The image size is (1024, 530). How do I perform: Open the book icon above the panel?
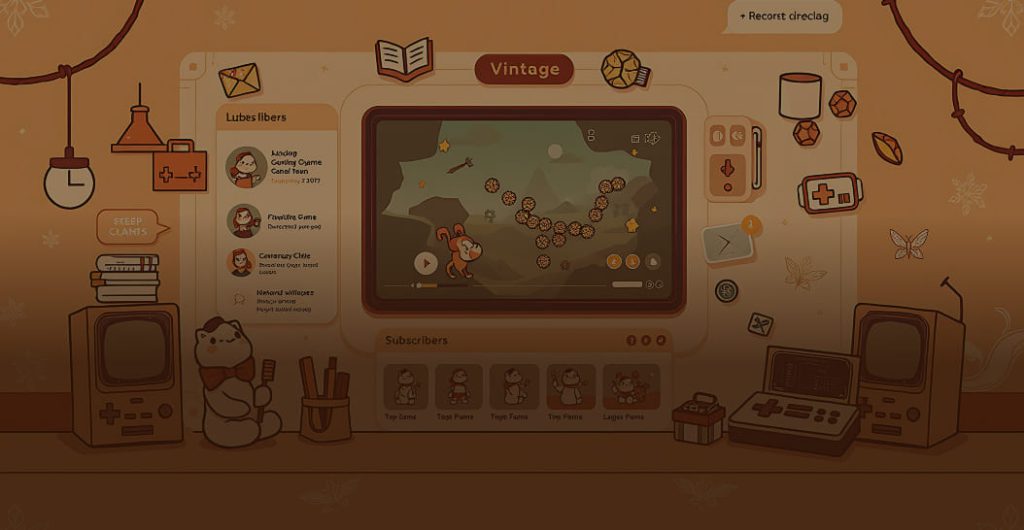coord(403,57)
